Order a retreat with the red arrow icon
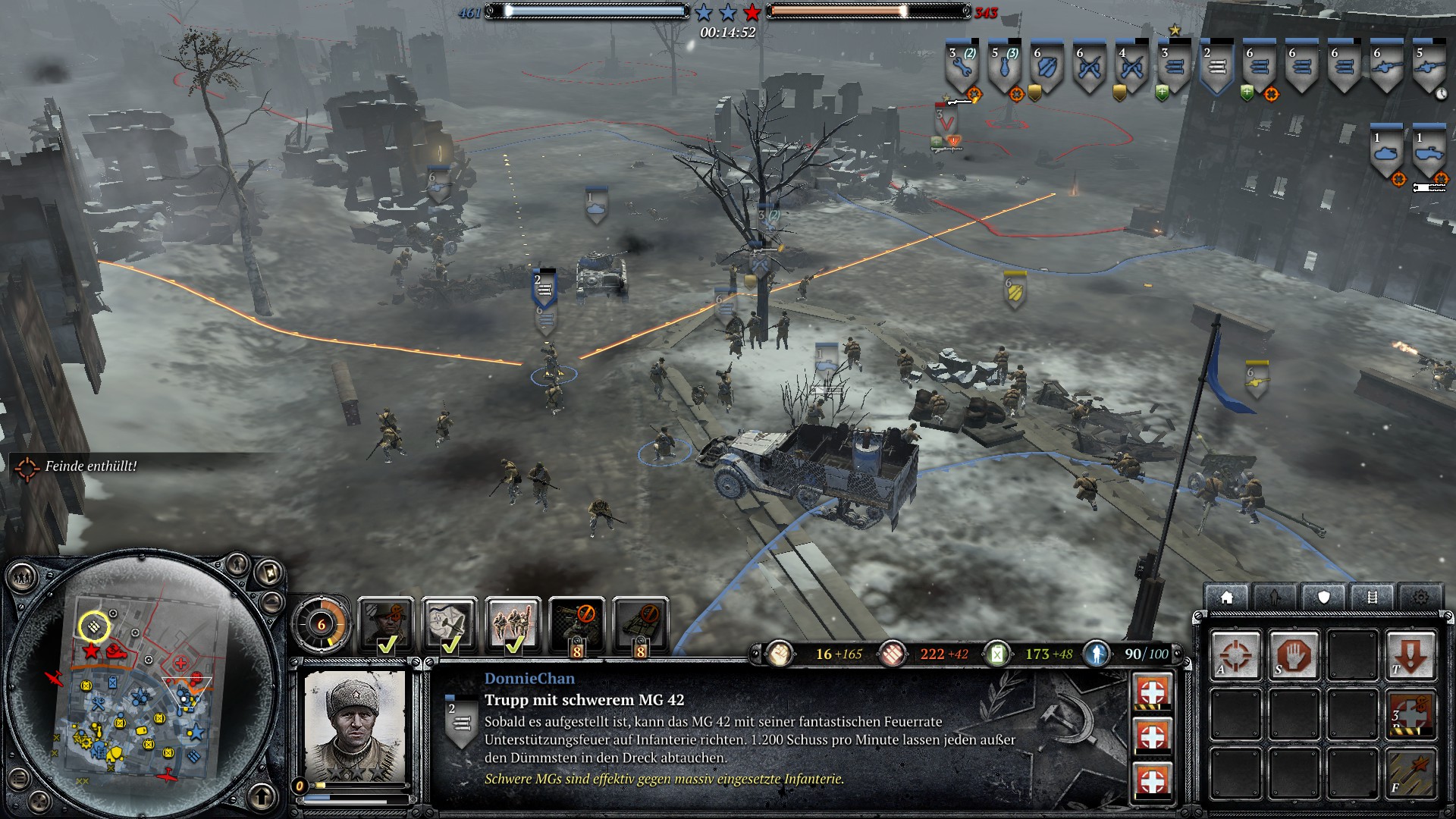 [1410, 654]
